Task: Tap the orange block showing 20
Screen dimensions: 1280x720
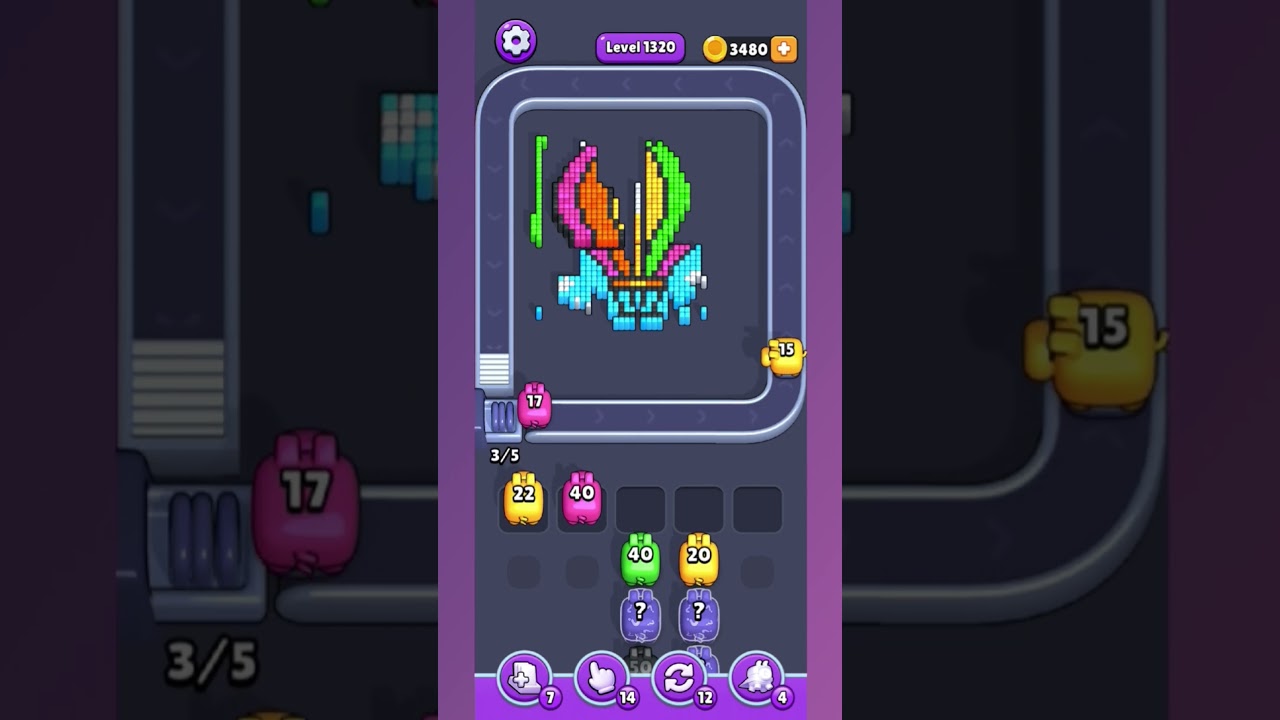Action: point(699,560)
